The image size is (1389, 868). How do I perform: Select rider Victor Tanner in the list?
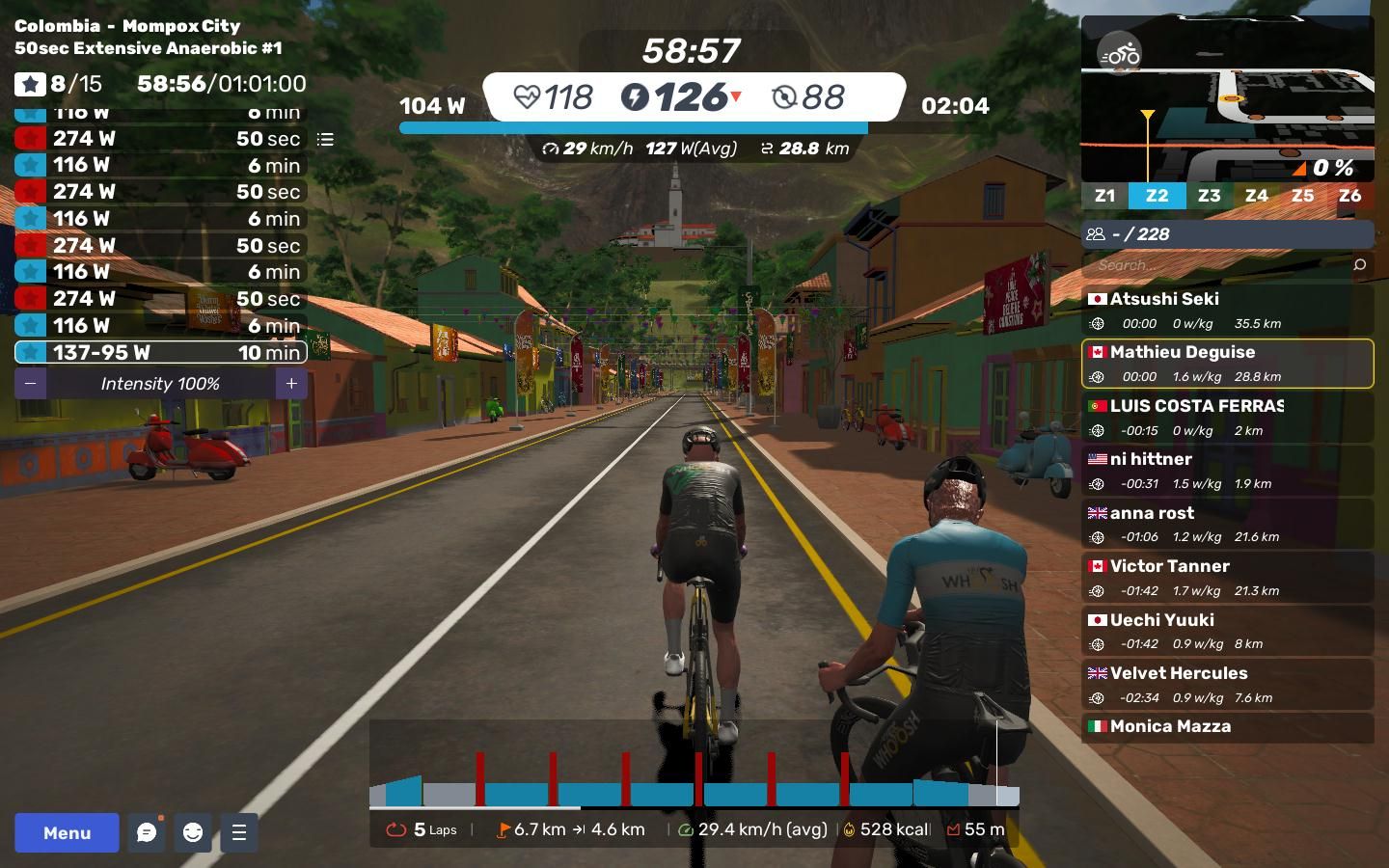point(1227,577)
